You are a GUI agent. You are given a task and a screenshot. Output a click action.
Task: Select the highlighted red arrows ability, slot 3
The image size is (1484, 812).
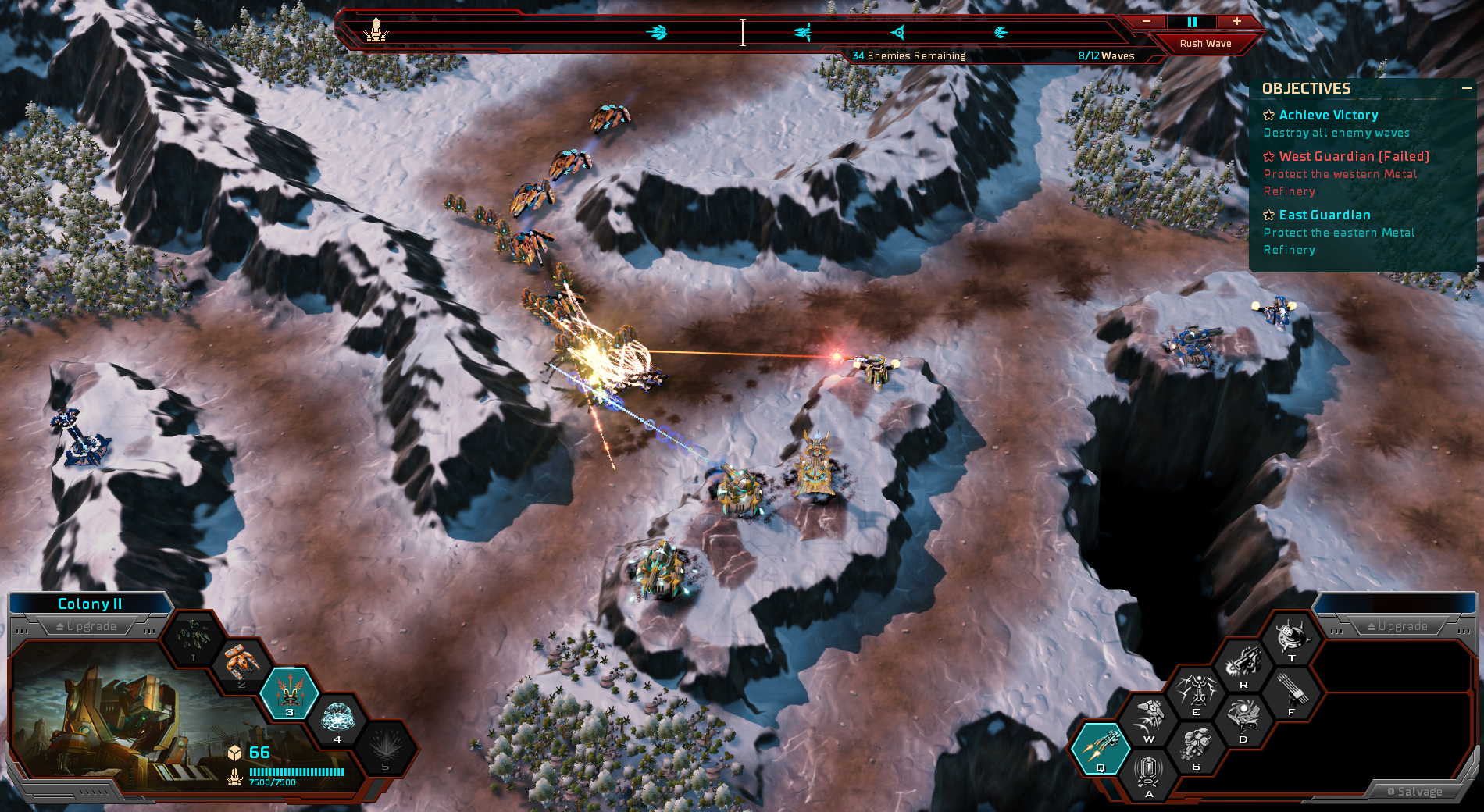pos(289,691)
